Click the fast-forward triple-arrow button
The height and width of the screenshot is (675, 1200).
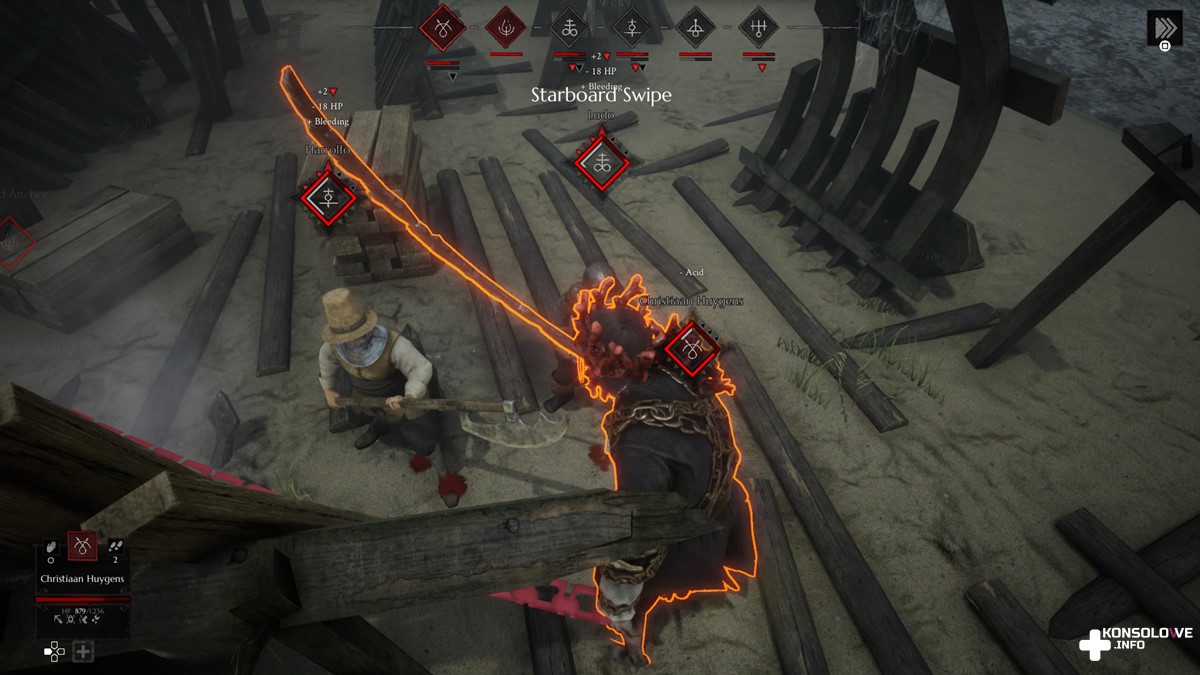tap(1164, 27)
